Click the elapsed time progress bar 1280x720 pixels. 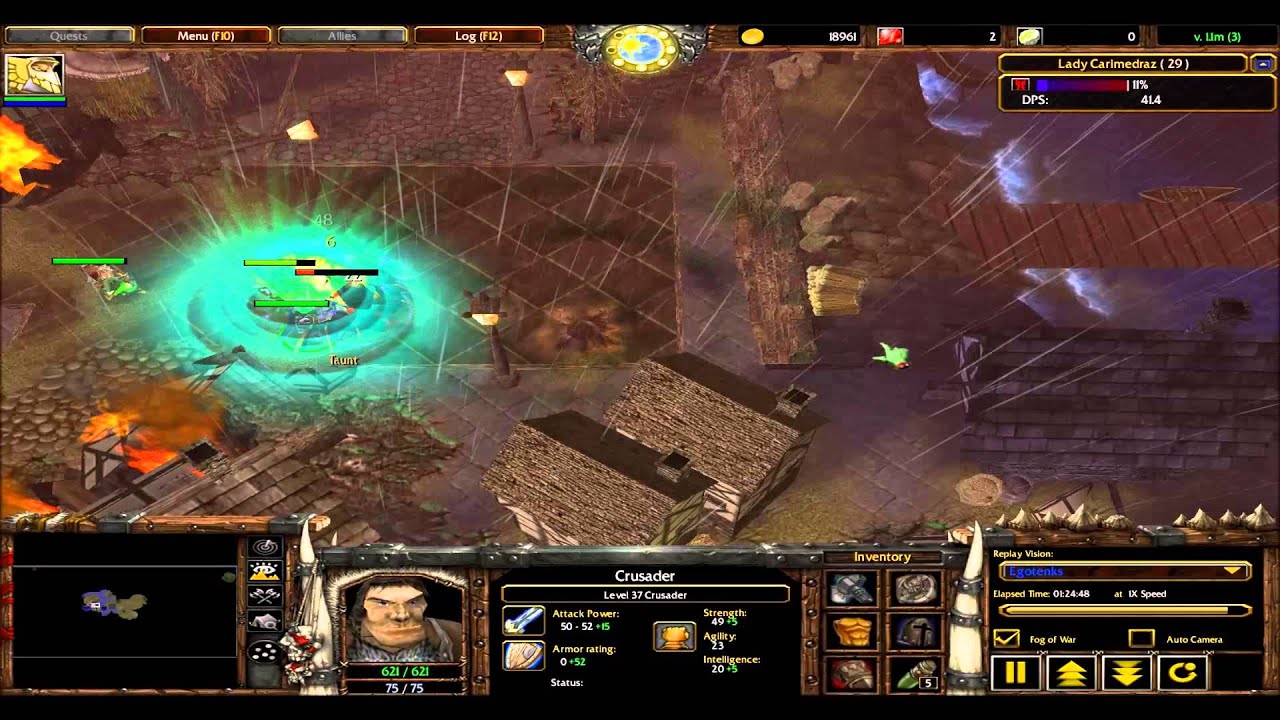tap(1125, 610)
